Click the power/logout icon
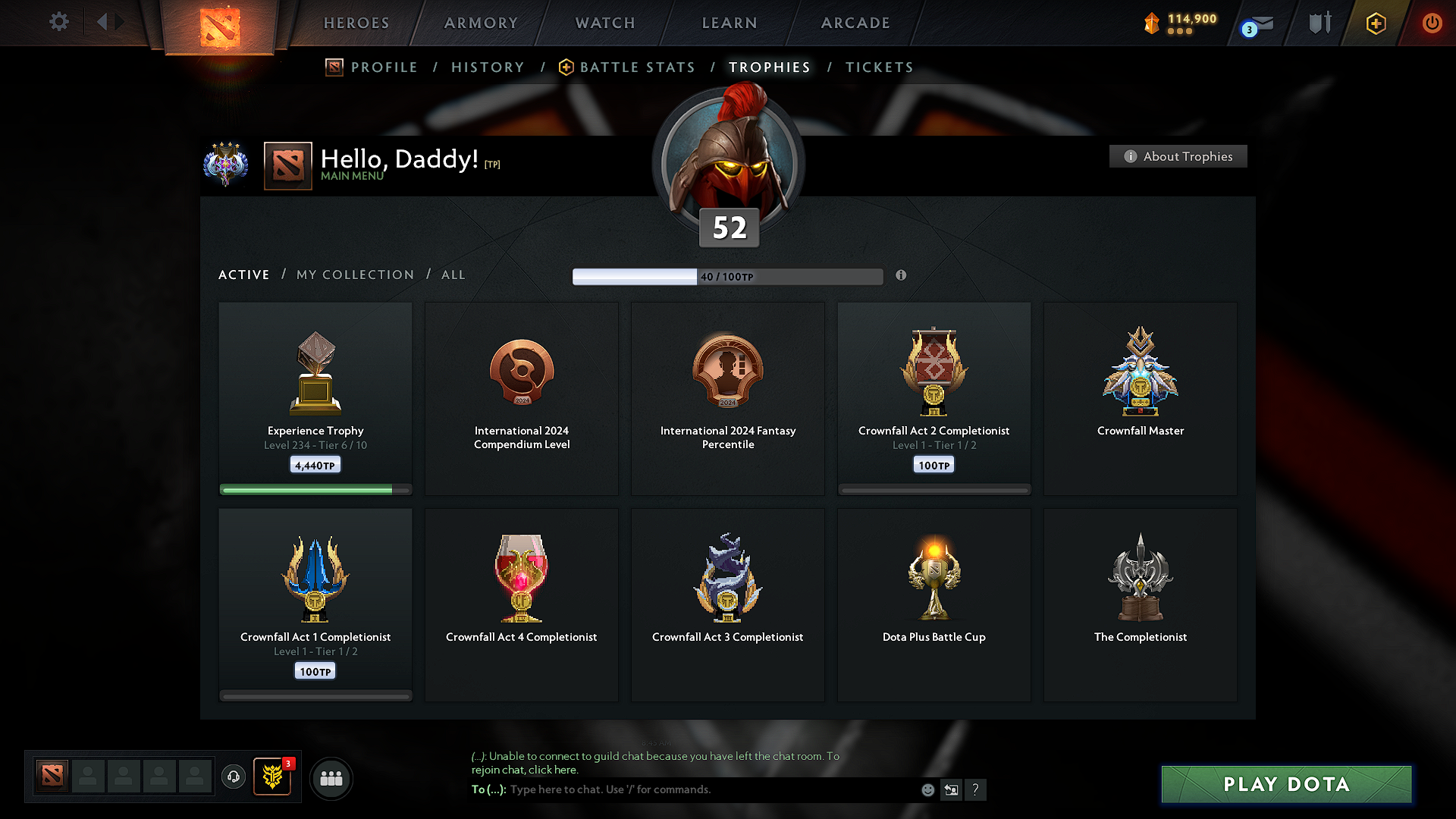Viewport: 1456px width, 819px height. point(1432,23)
